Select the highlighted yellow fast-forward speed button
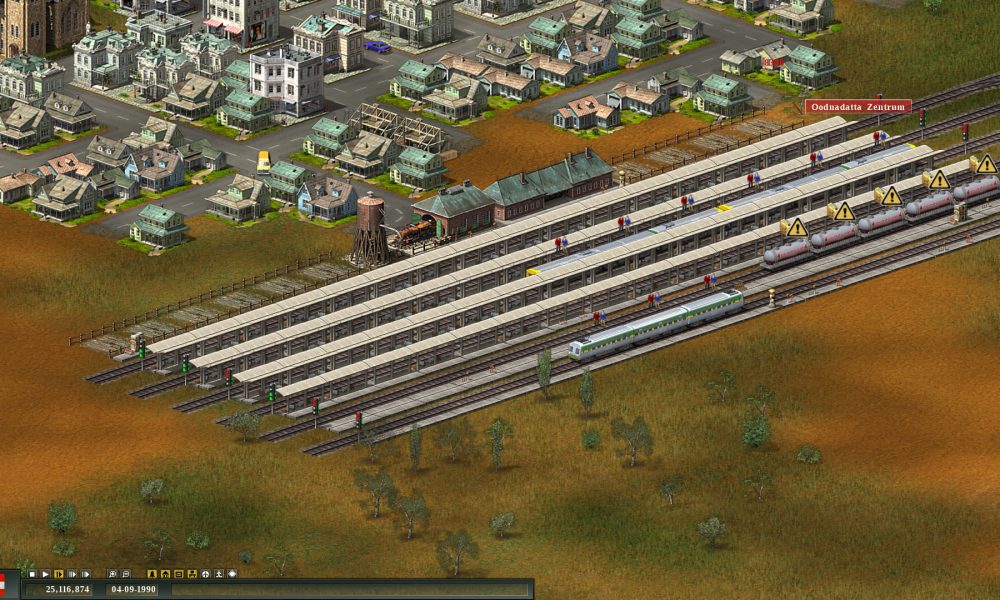This screenshot has width=1000, height=600. (x=59, y=574)
